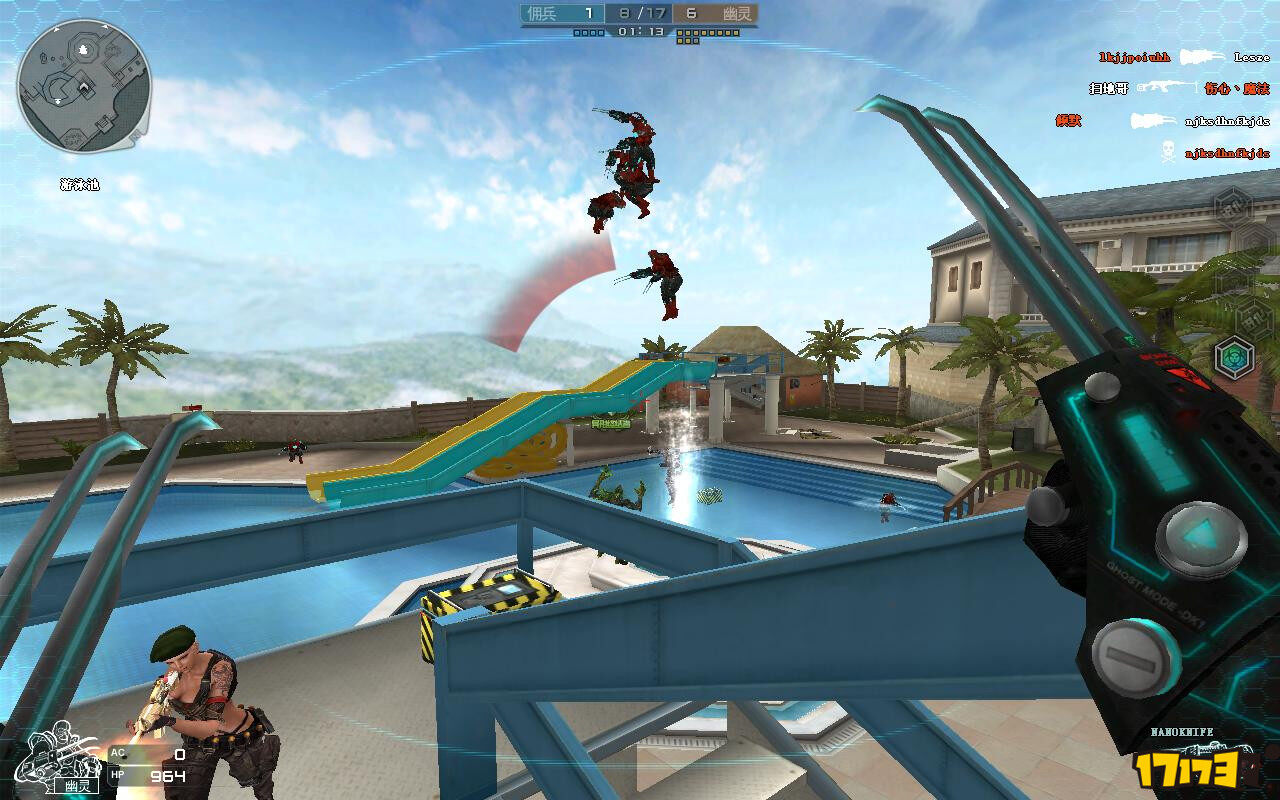Select the 幽灵 ghost character portrait
This screenshot has width=1280, height=800.
[66, 760]
